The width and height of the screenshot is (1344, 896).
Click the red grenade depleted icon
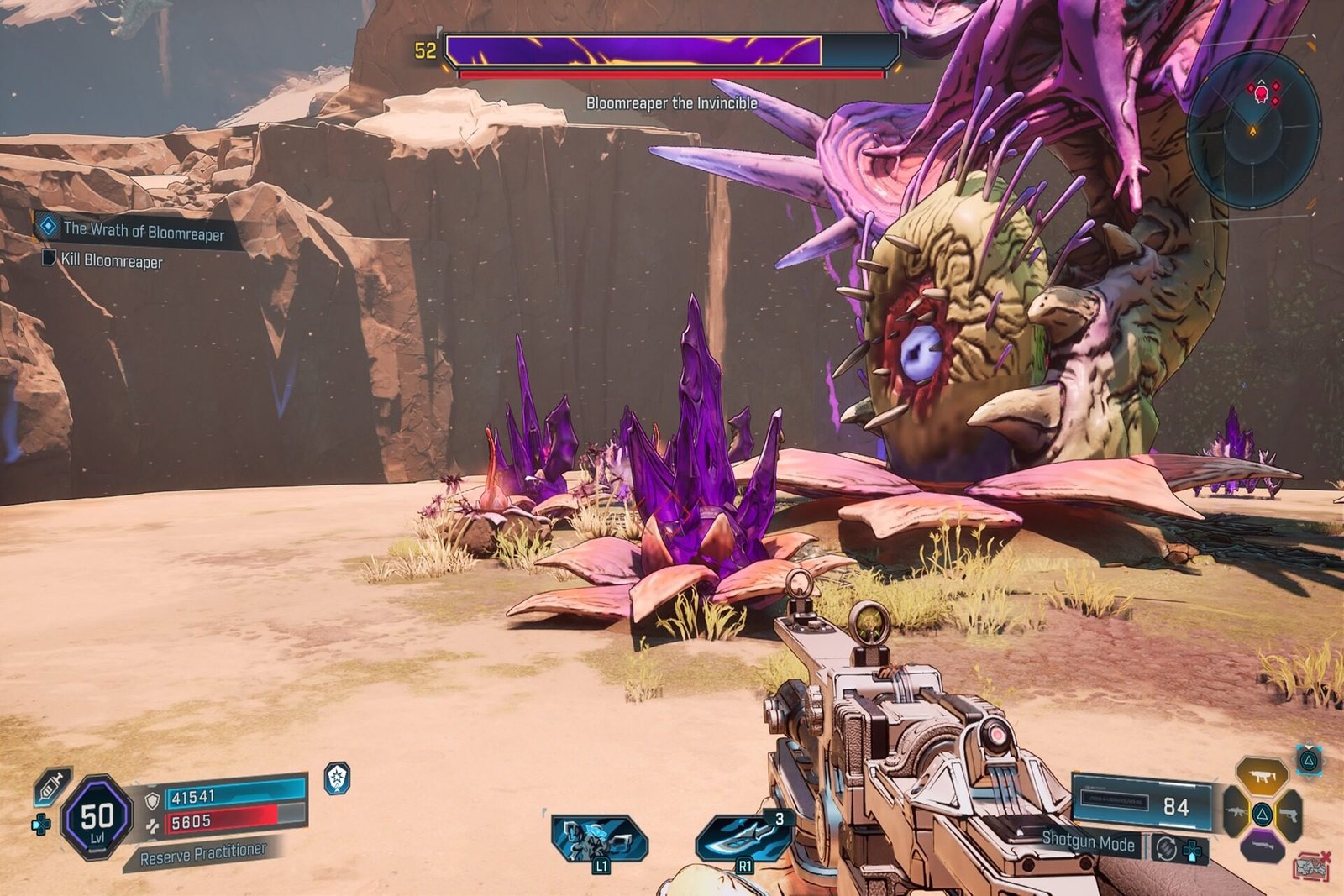click(1313, 866)
